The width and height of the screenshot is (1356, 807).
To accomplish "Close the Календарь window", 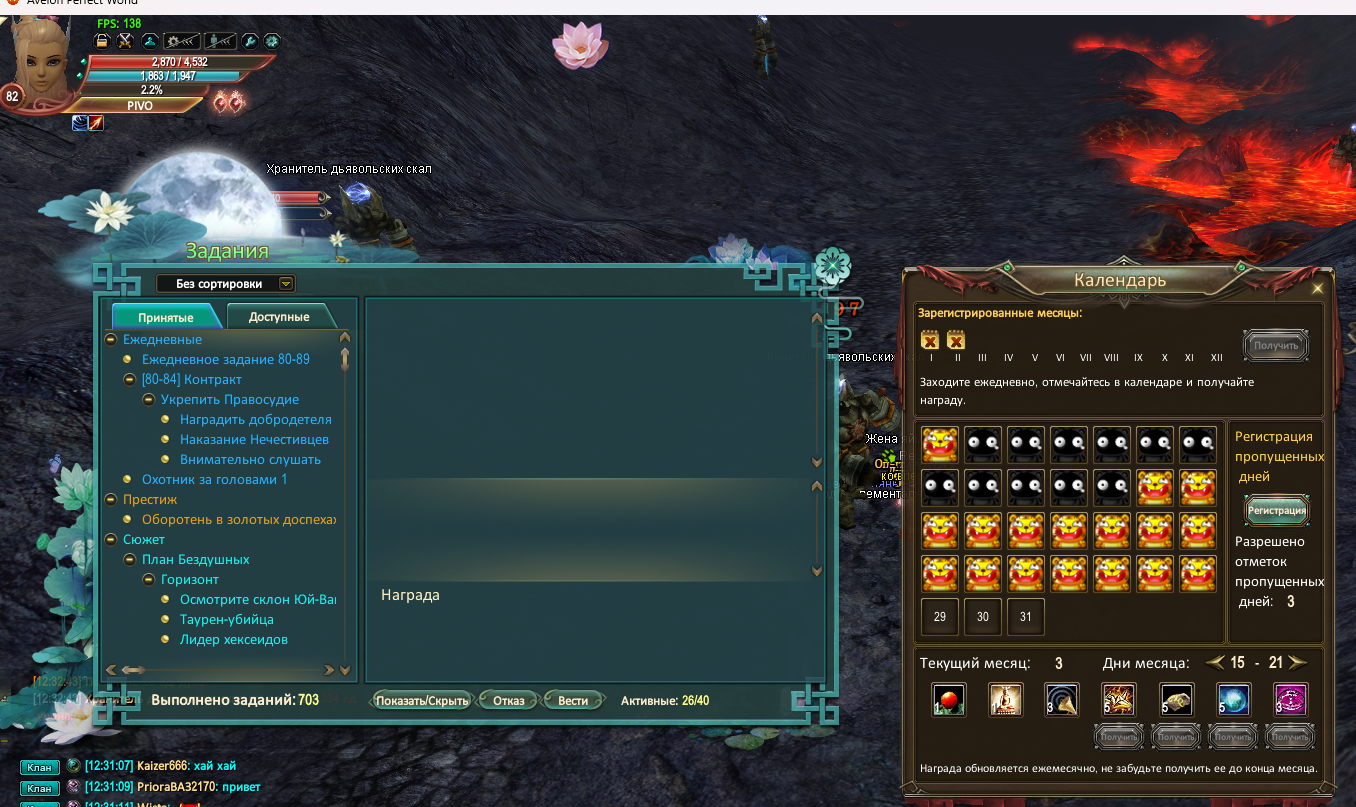I will click(x=1318, y=288).
